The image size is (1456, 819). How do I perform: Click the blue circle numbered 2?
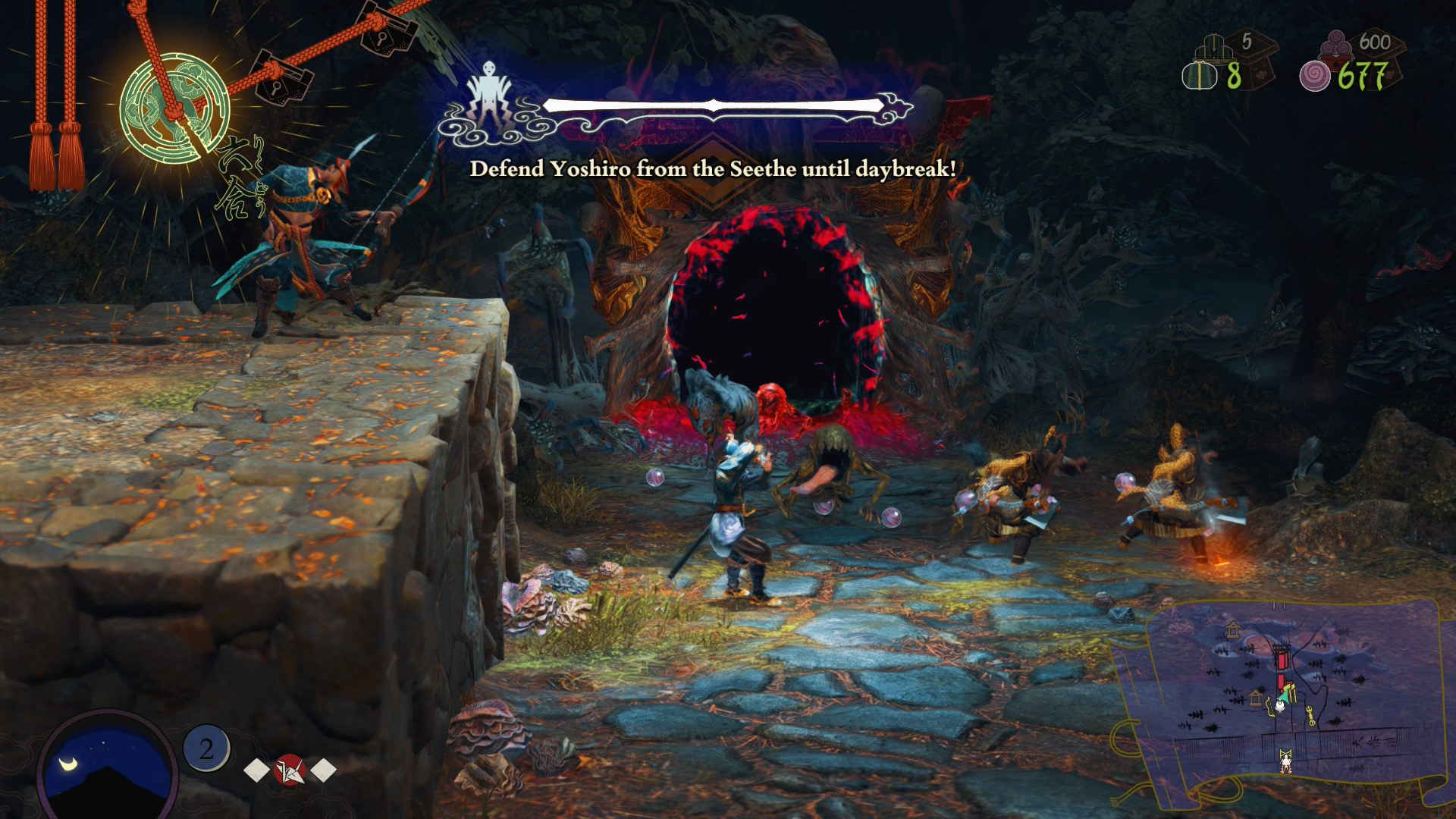tap(206, 748)
